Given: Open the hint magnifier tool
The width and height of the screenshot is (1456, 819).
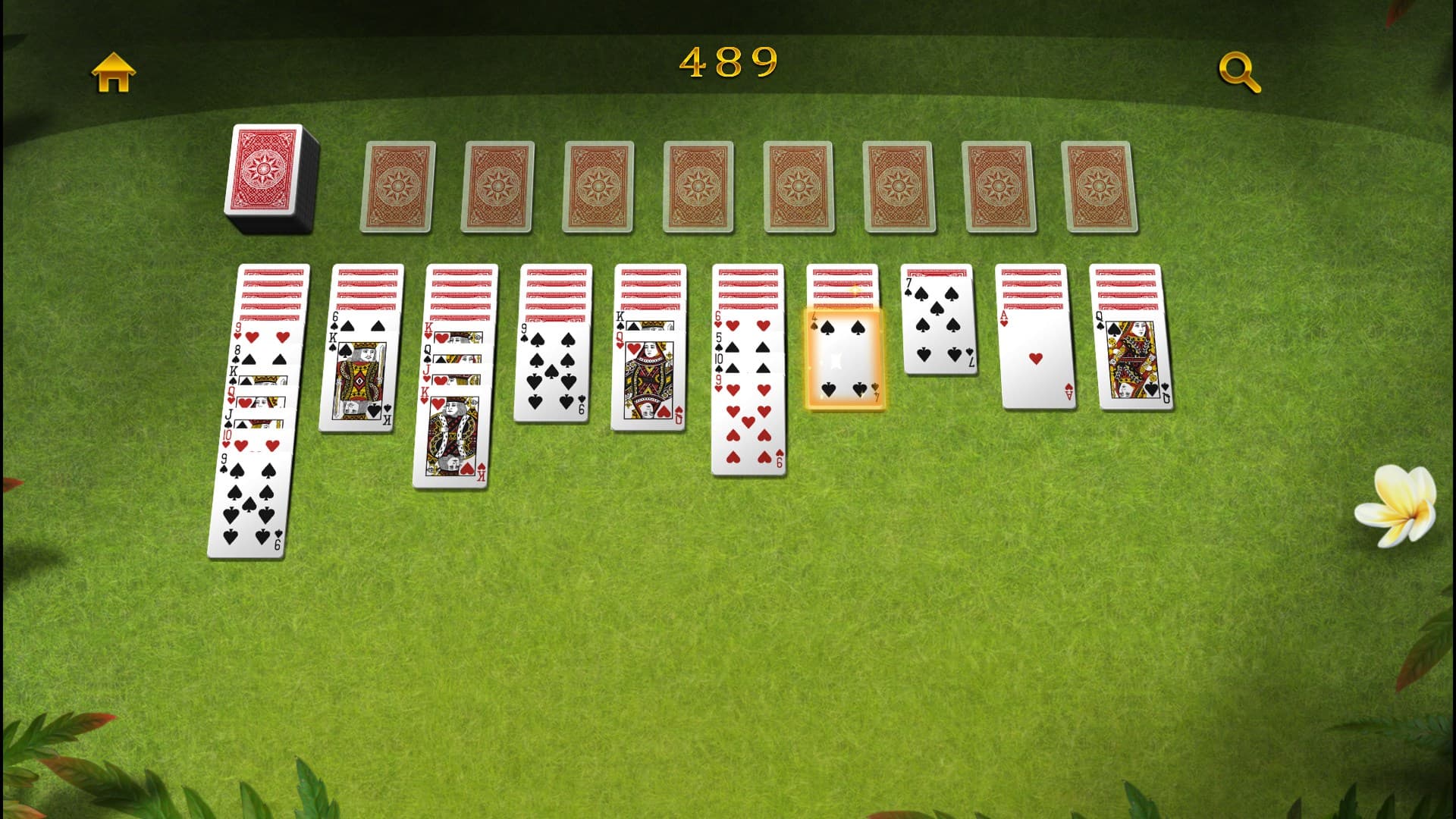Looking at the screenshot, I should 1239,72.
